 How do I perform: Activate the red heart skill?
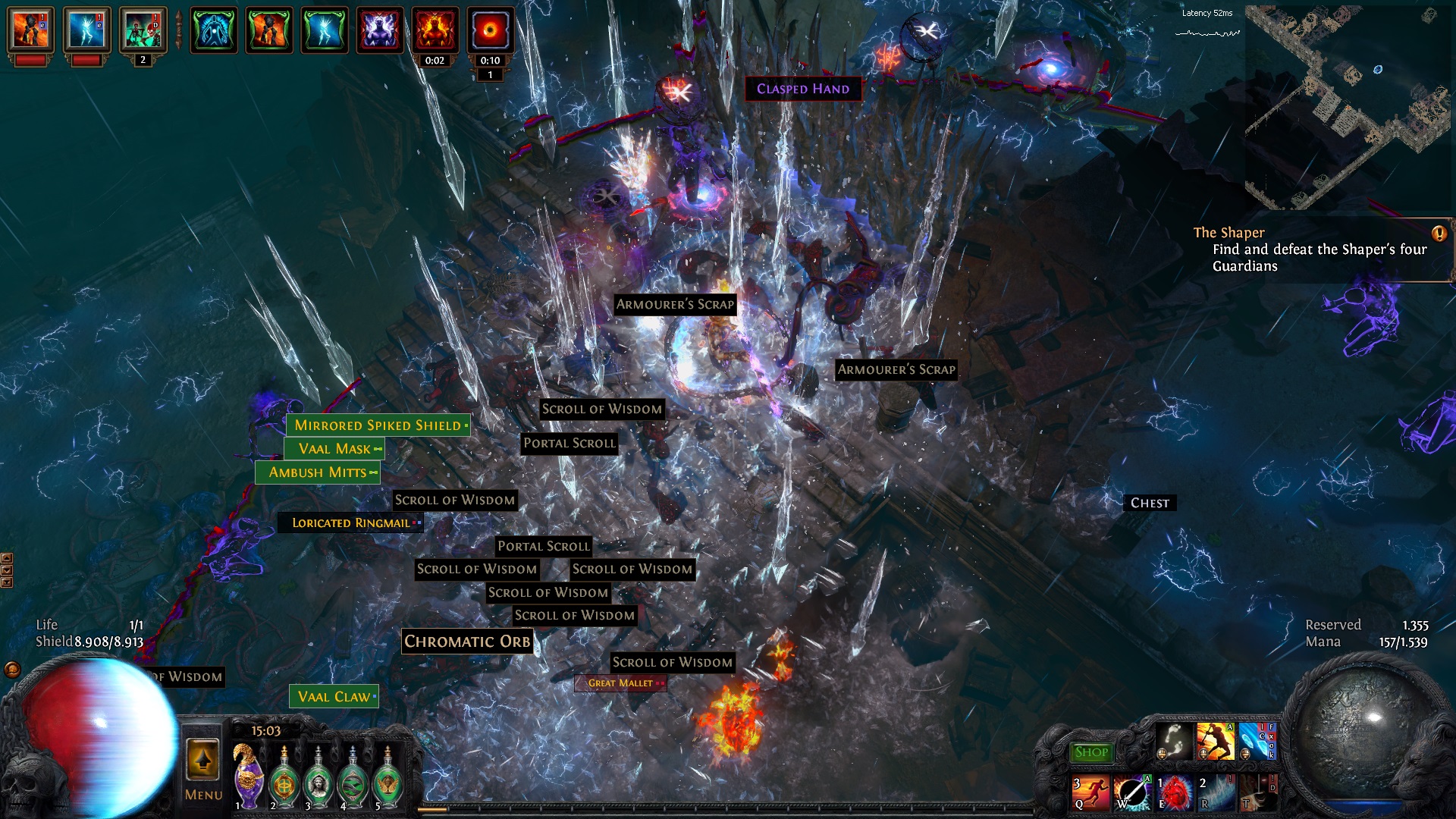coord(1174,793)
